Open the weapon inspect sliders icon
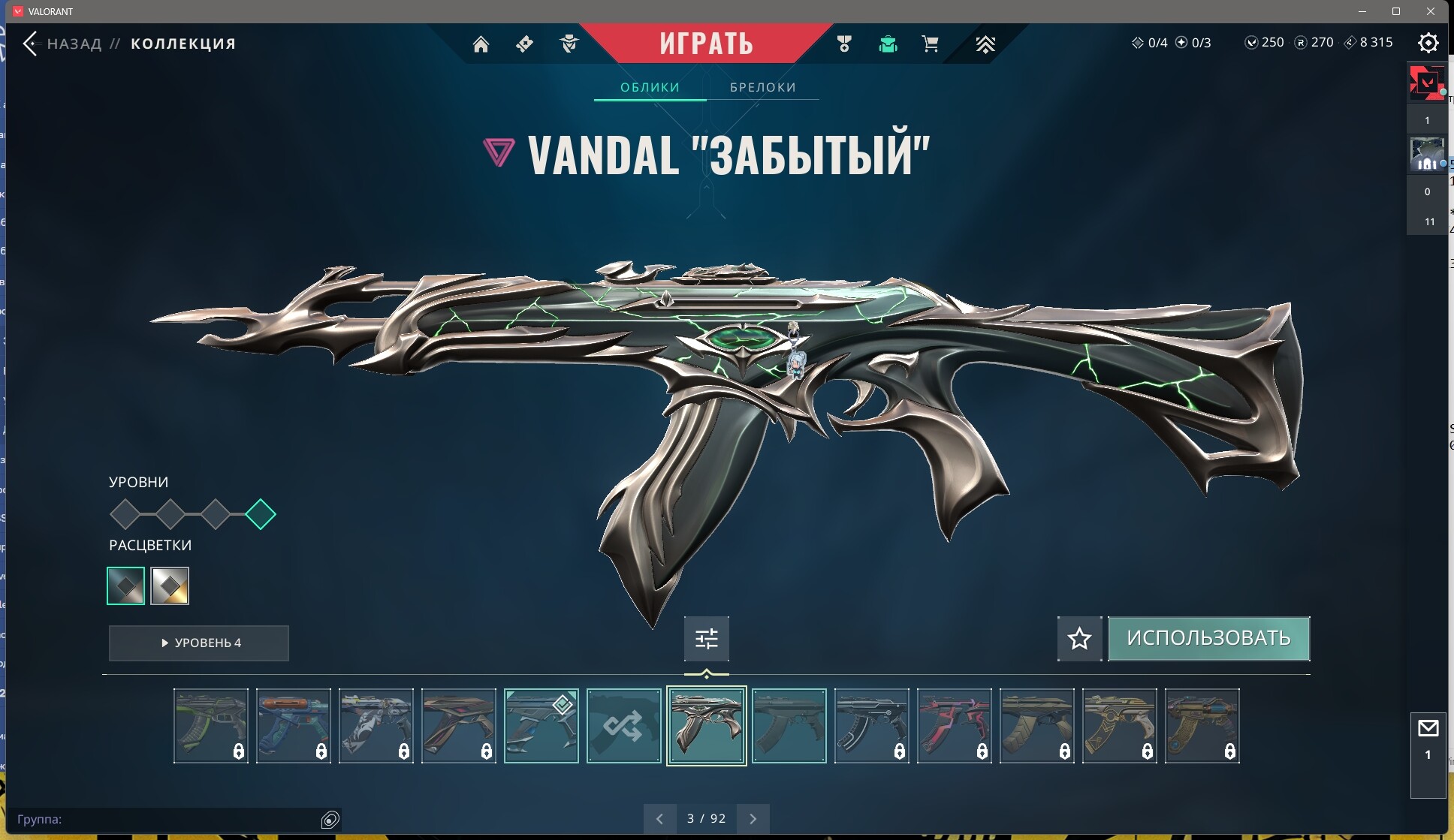 (706, 639)
